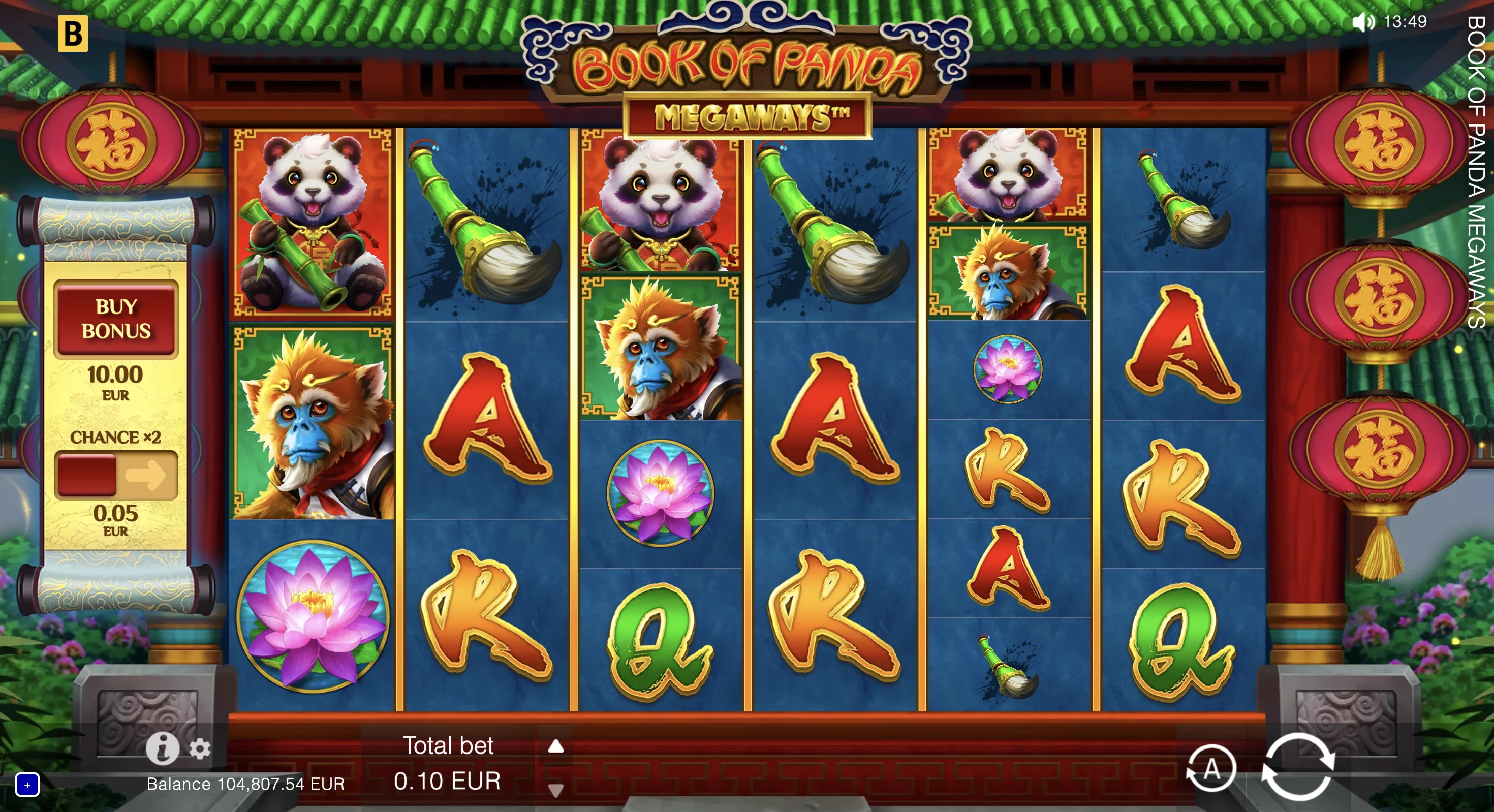Open the game settings gear
Viewport: 1494px width, 812px height.
(x=200, y=748)
